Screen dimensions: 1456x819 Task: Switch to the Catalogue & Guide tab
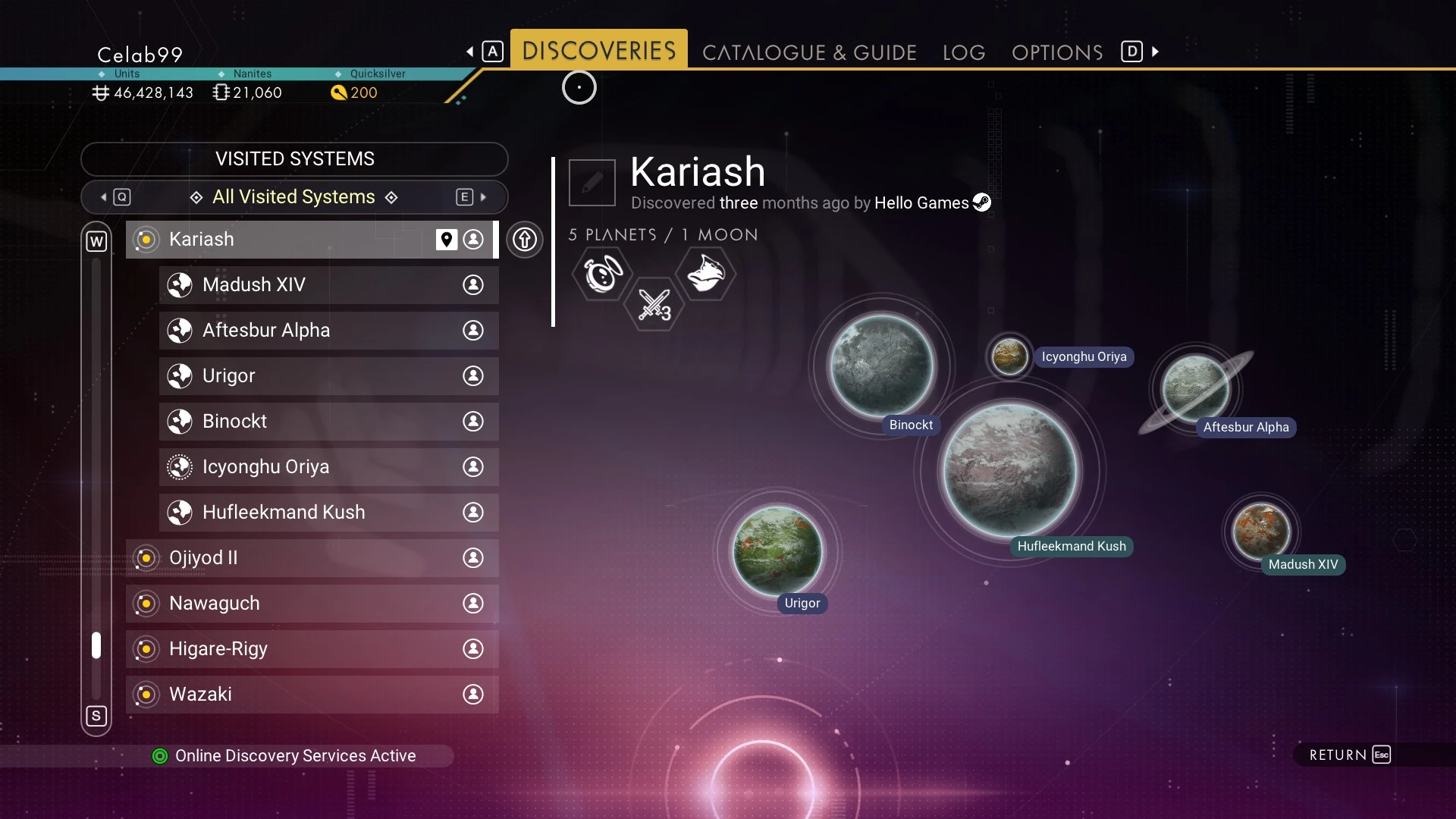coord(809,52)
